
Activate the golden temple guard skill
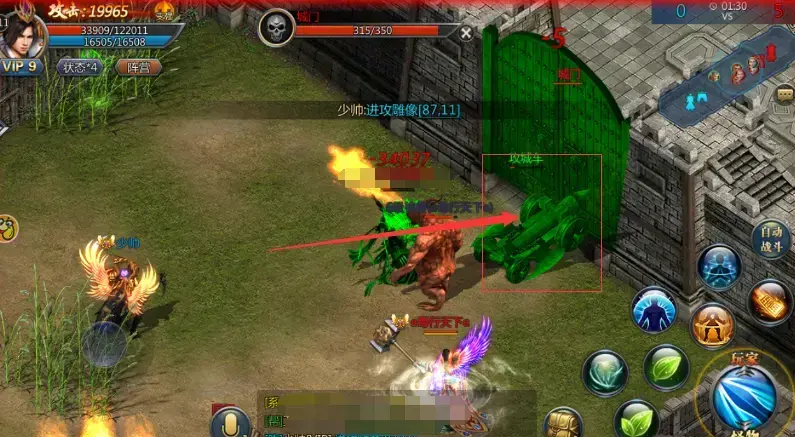click(711, 325)
